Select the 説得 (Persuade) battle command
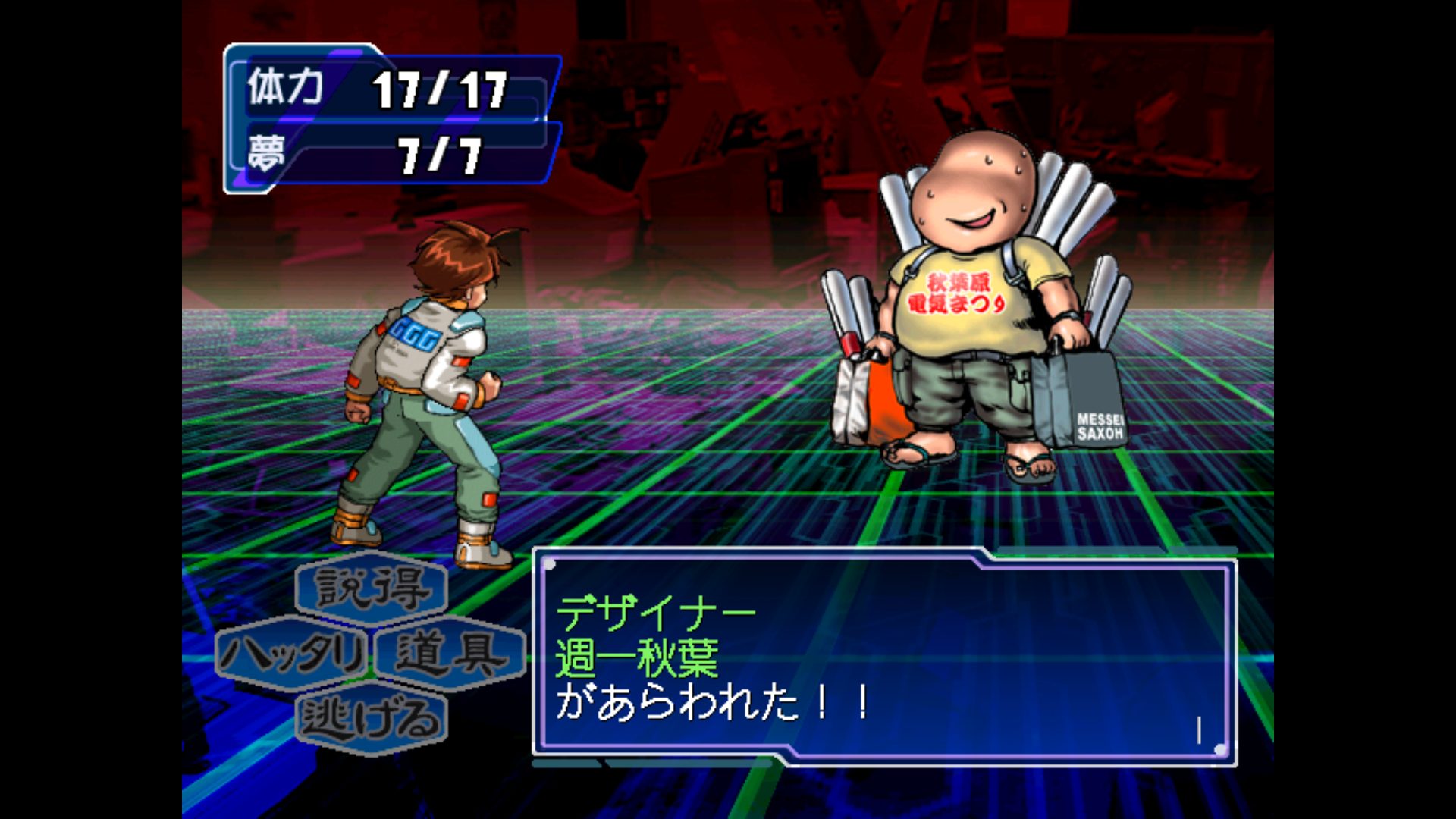This screenshot has height=819, width=1456. tap(372, 588)
